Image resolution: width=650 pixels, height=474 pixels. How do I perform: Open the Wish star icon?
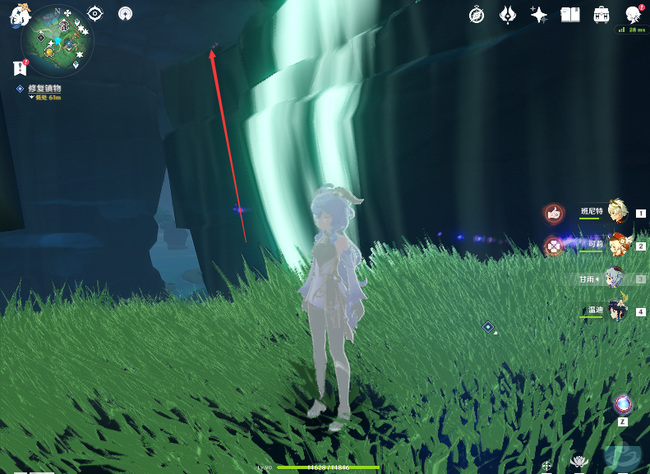coord(539,14)
